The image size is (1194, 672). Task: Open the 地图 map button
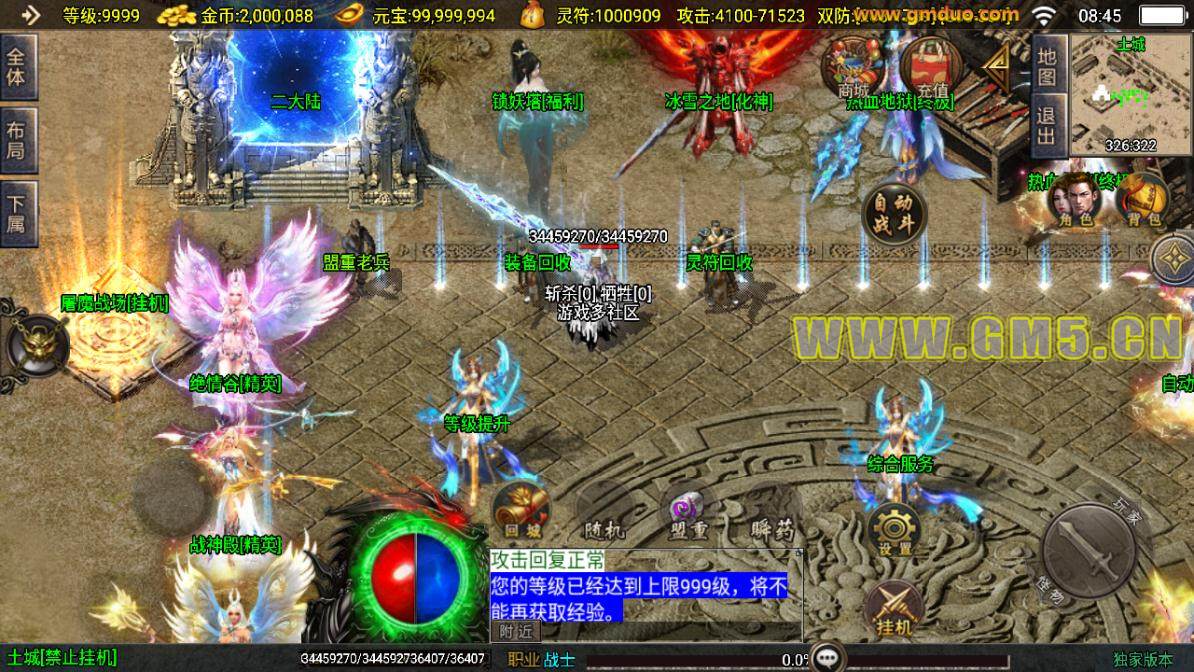tap(1046, 67)
